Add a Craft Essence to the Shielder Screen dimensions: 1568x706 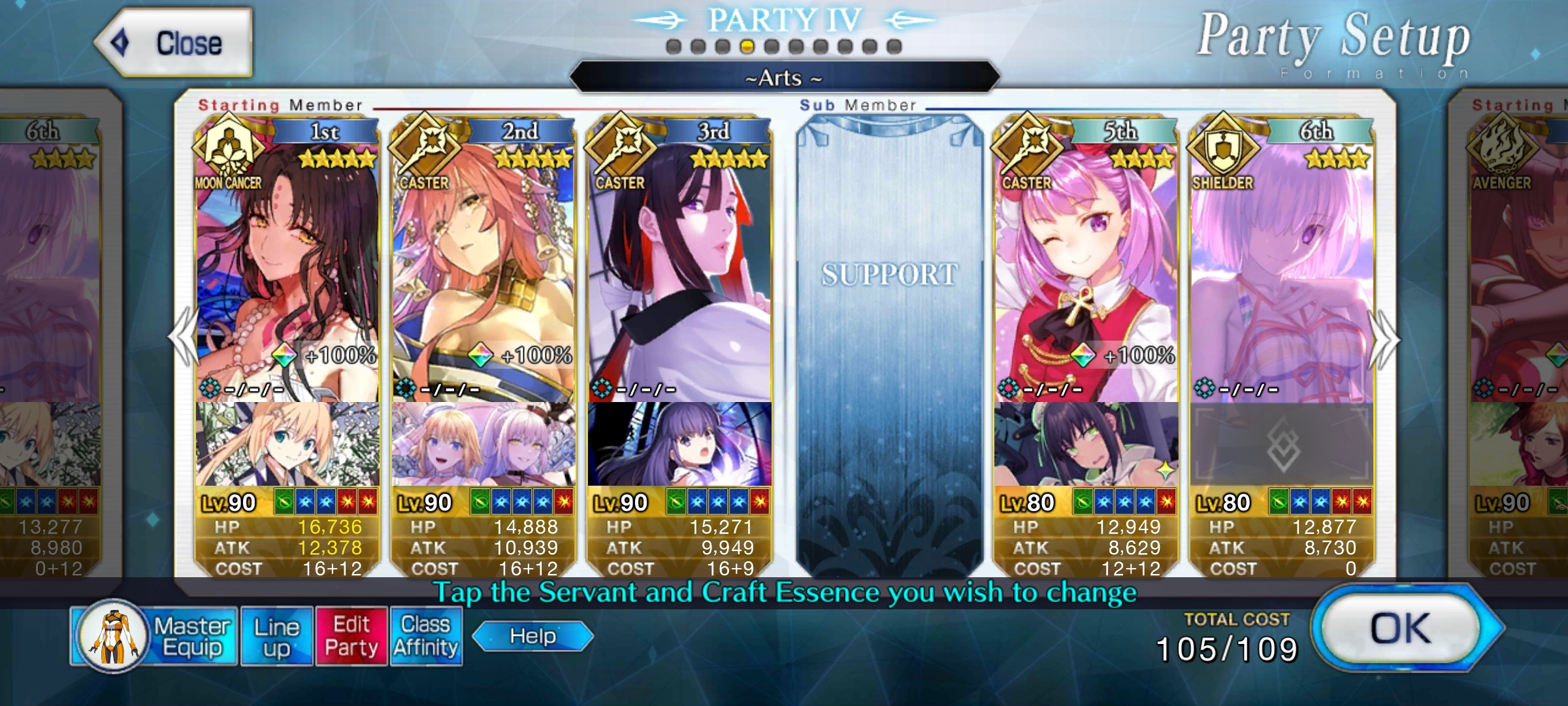(x=1282, y=445)
